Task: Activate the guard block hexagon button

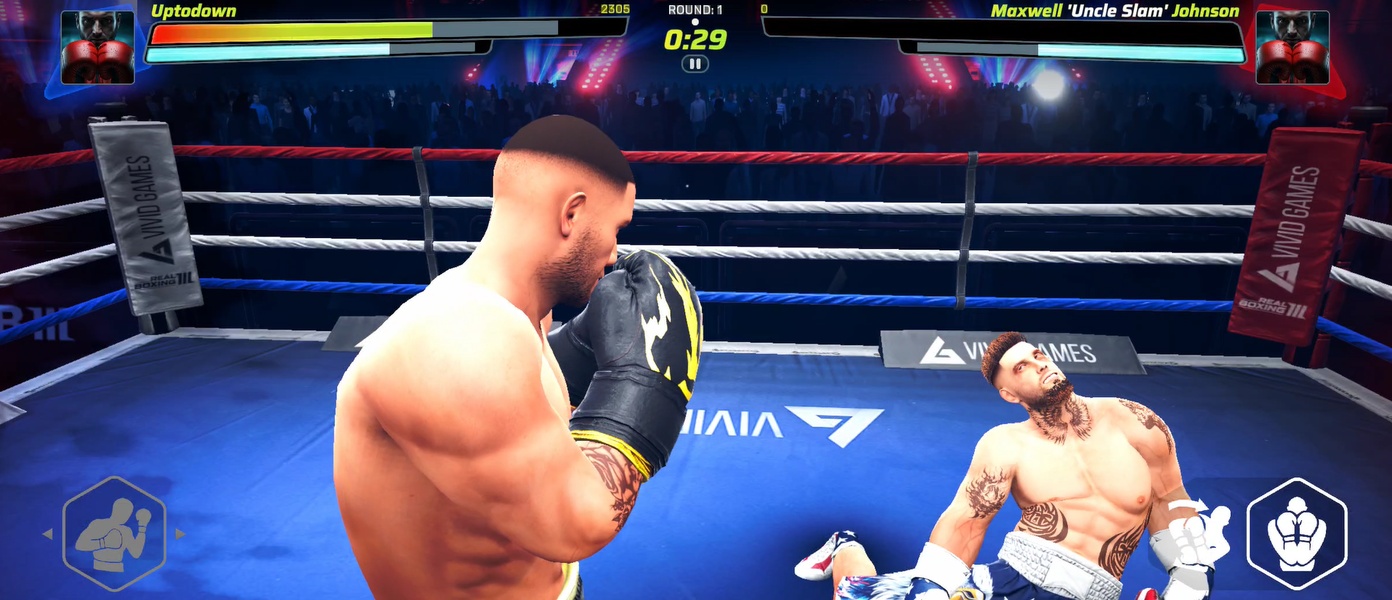Action: click(x=1296, y=533)
